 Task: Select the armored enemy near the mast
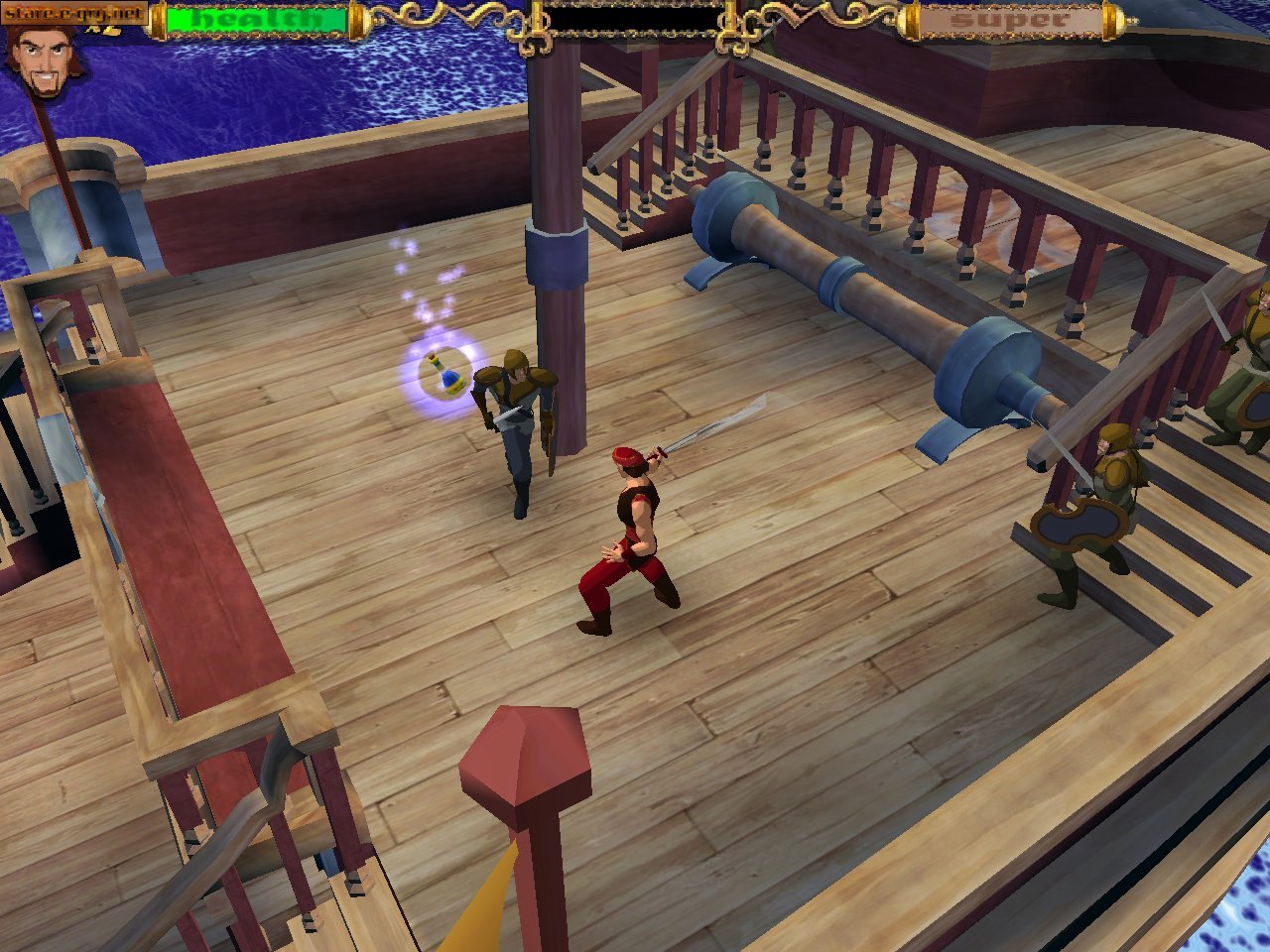[x=516, y=426]
